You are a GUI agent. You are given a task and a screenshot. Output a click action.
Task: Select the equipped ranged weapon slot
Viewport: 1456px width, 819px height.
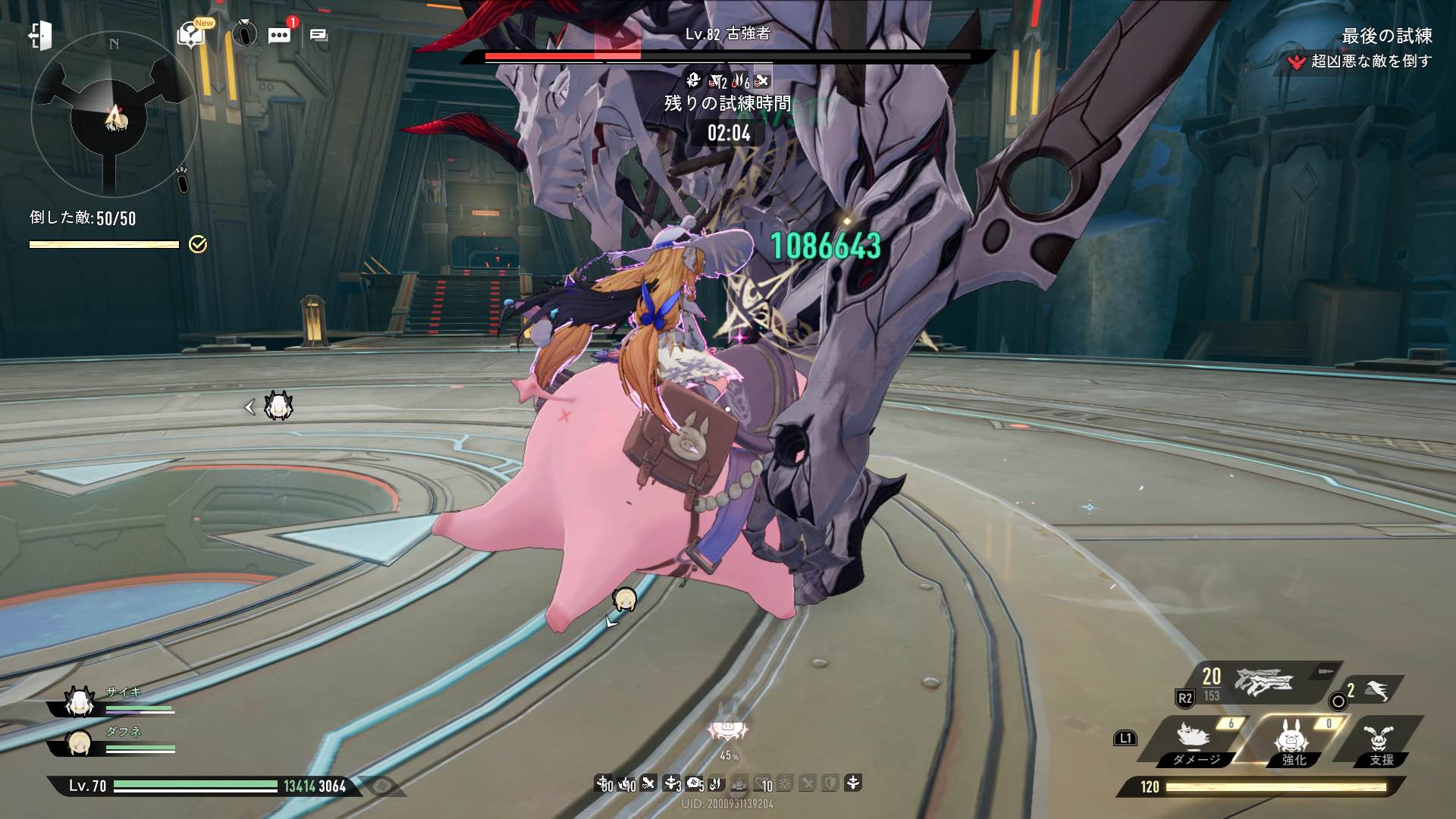[1262, 682]
